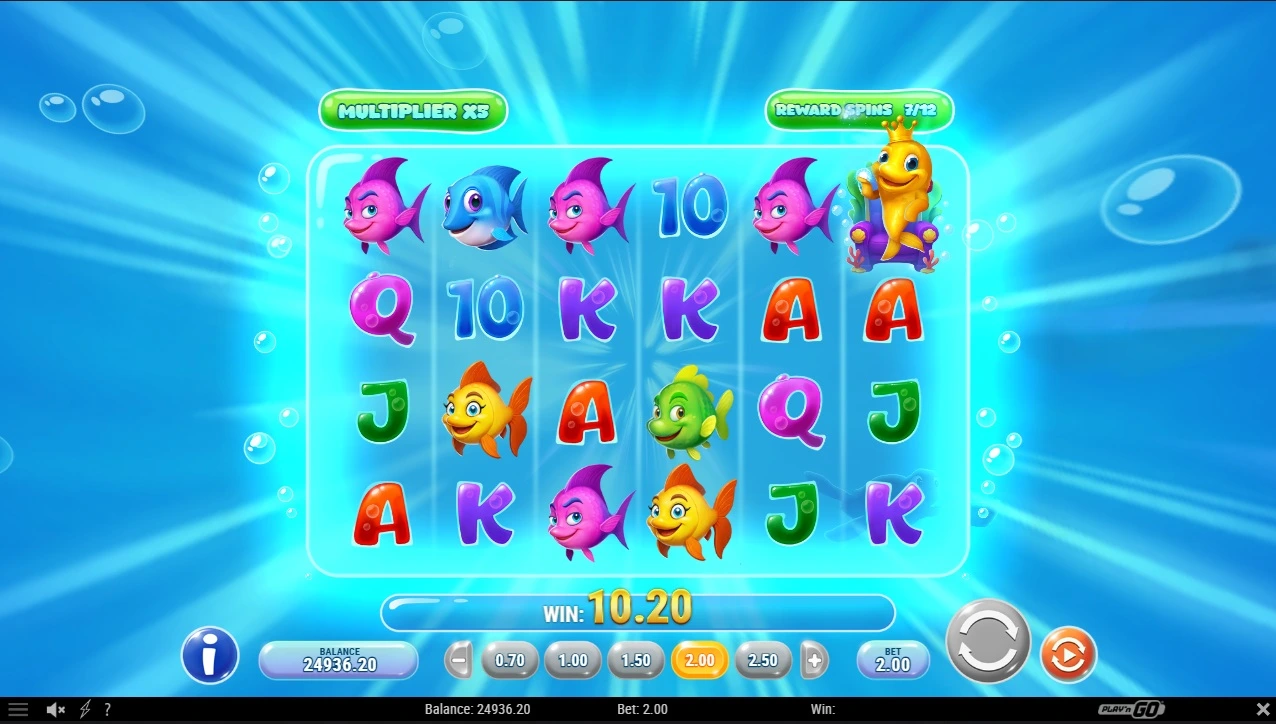Select the 0.70 bet amount
This screenshot has width=1276, height=724.
(510, 660)
